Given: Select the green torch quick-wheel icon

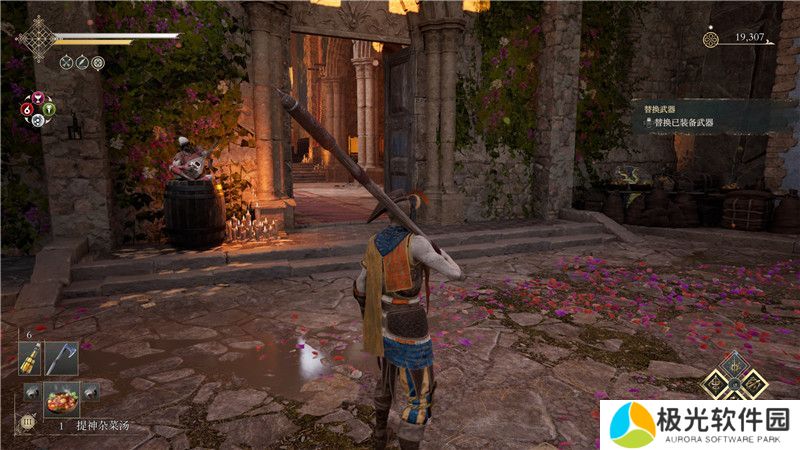Looking at the screenshot, I should point(49,109).
